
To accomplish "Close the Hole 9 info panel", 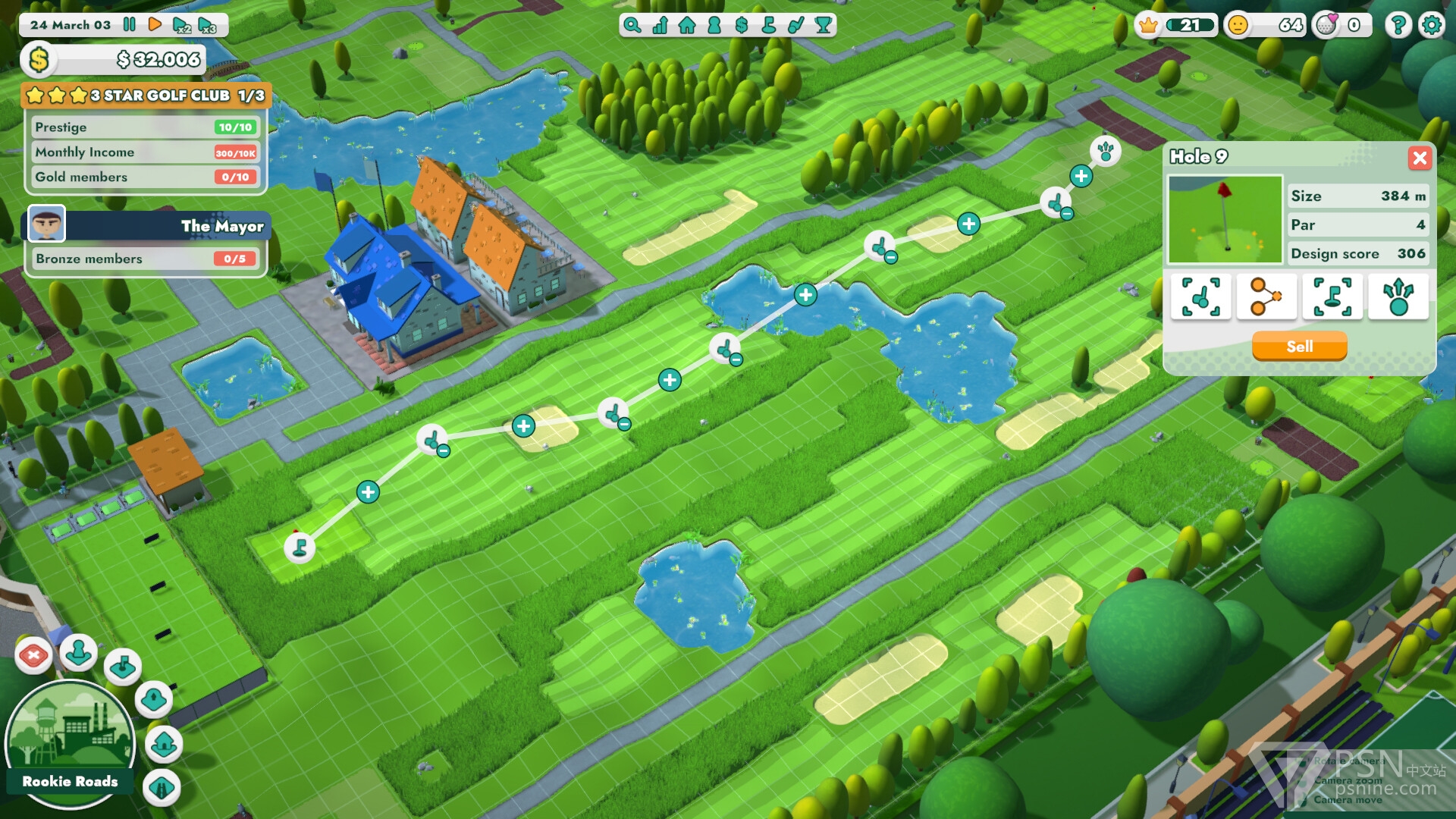I will click(x=1420, y=158).
